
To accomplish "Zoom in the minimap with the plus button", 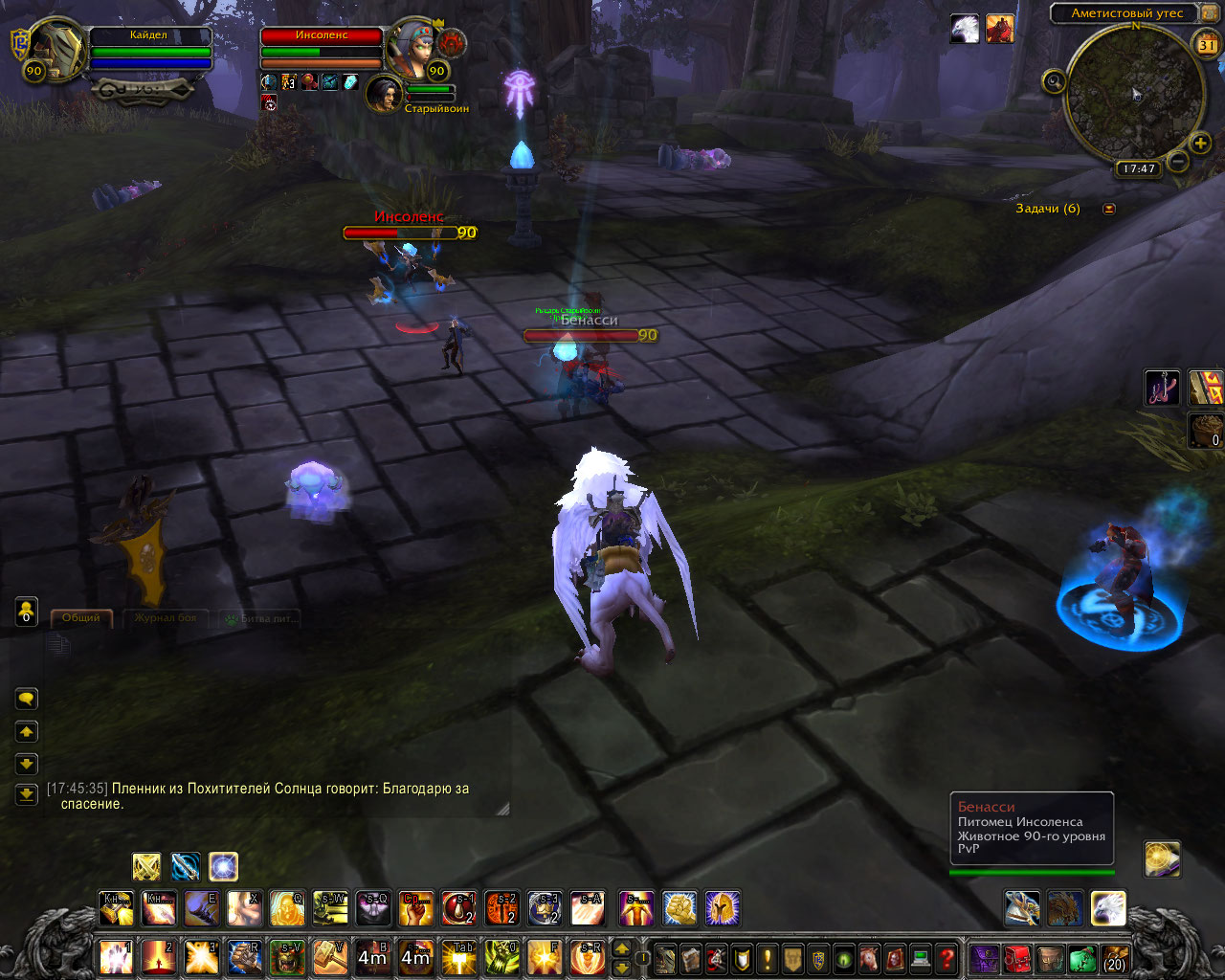I will pyautogui.click(x=1200, y=144).
